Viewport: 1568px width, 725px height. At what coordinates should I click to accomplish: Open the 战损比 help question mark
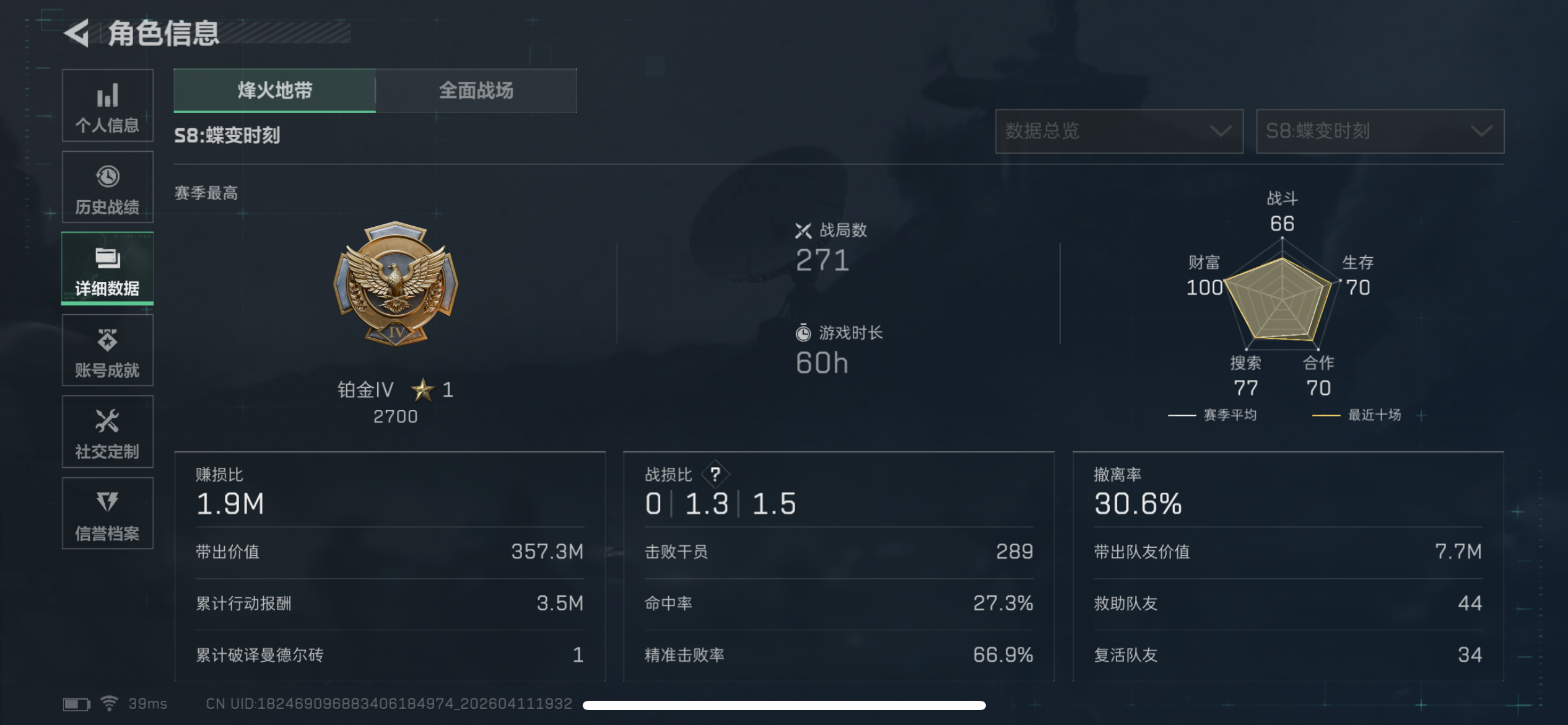(x=715, y=474)
